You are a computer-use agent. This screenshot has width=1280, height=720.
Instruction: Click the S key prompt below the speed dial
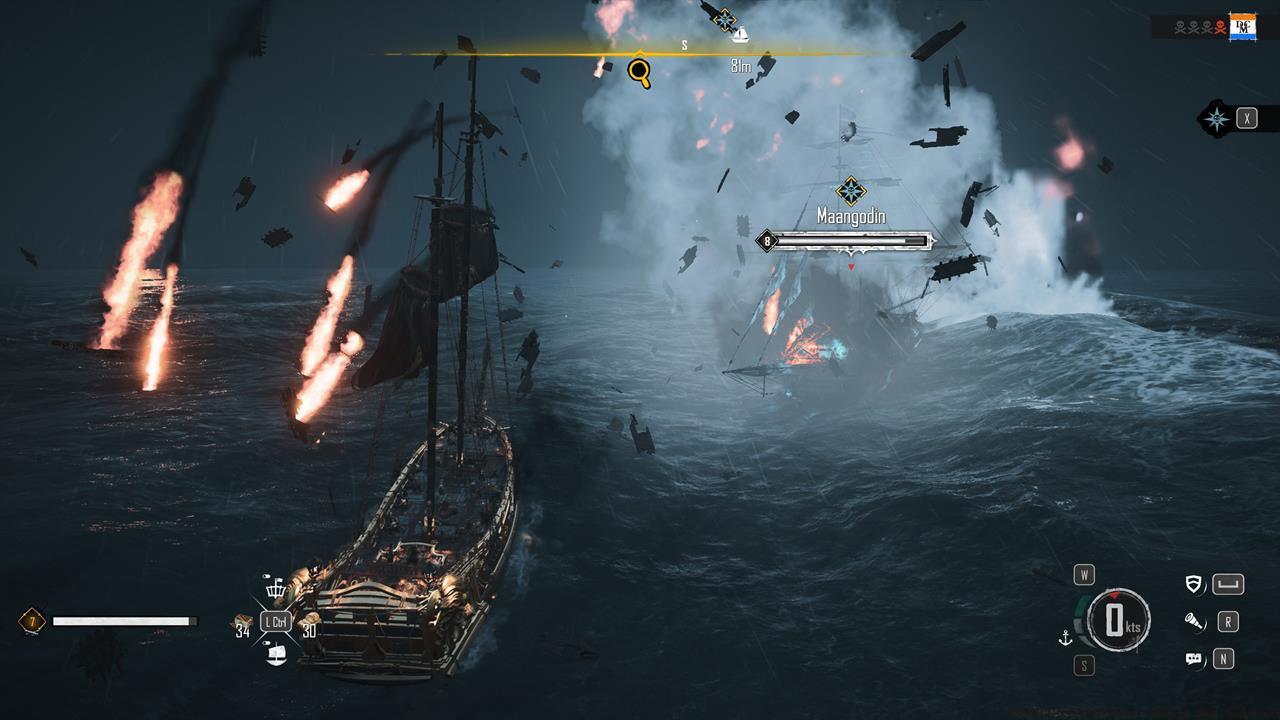1083,665
